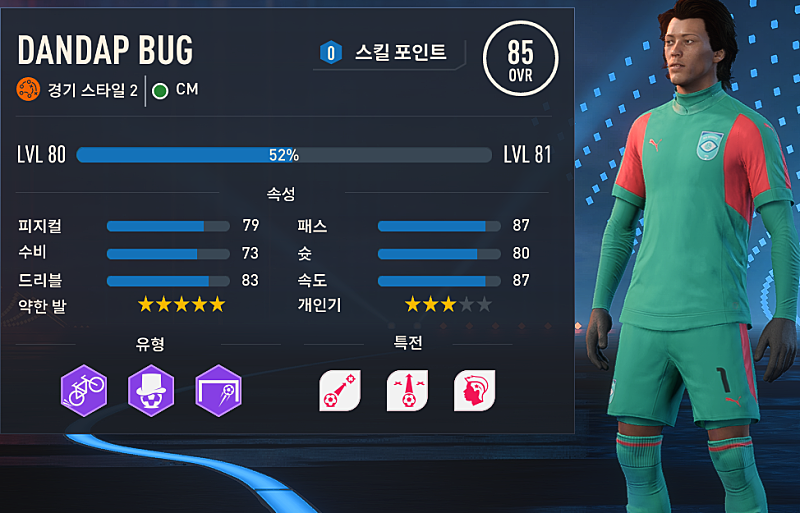Click the goal net archetype hexagon
The width and height of the screenshot is (800, 513).
(219, 389)
